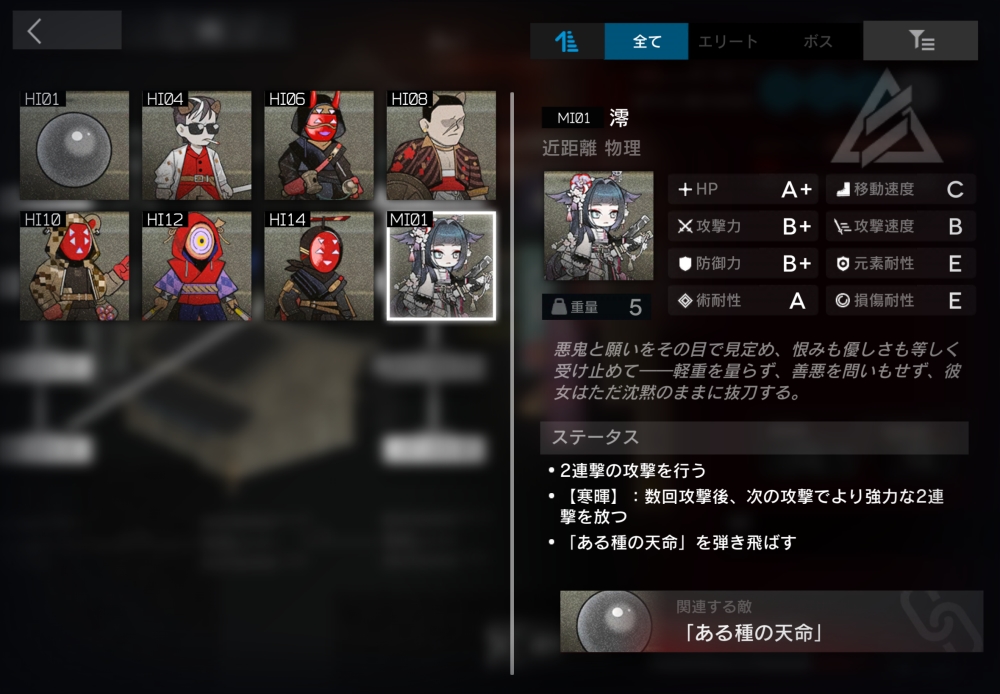Select enemy MI01 highlighted tile
Screen dimensions: 1000x694
click(x=441, y=265)
